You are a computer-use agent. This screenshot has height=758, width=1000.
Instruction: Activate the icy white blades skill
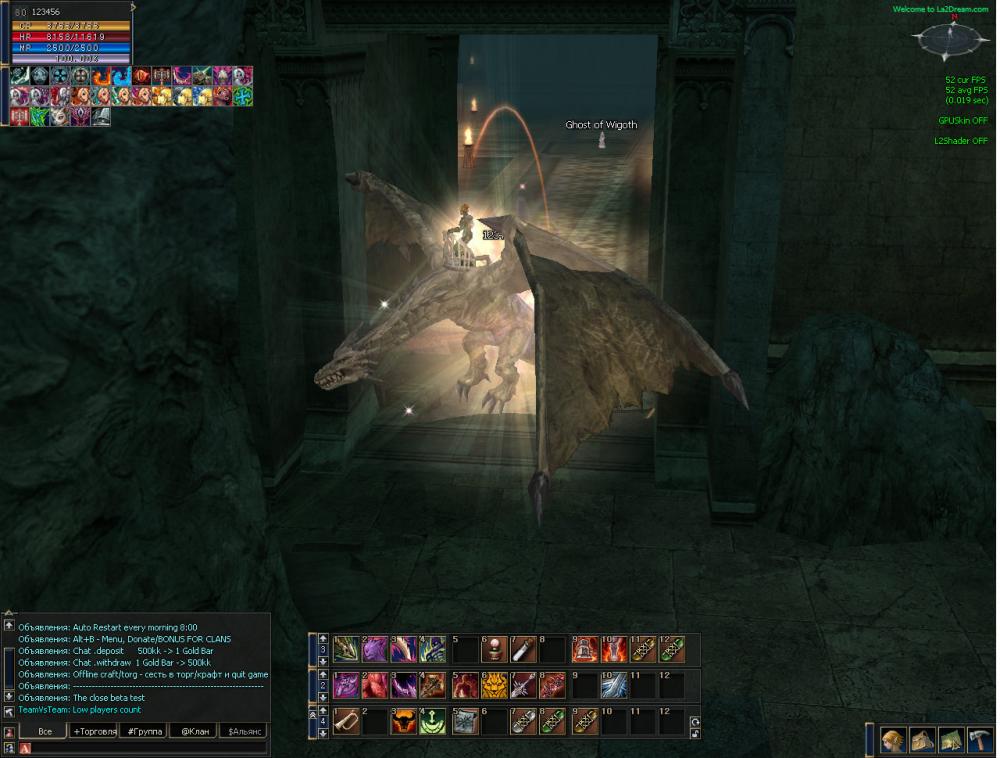pos(613,685)
